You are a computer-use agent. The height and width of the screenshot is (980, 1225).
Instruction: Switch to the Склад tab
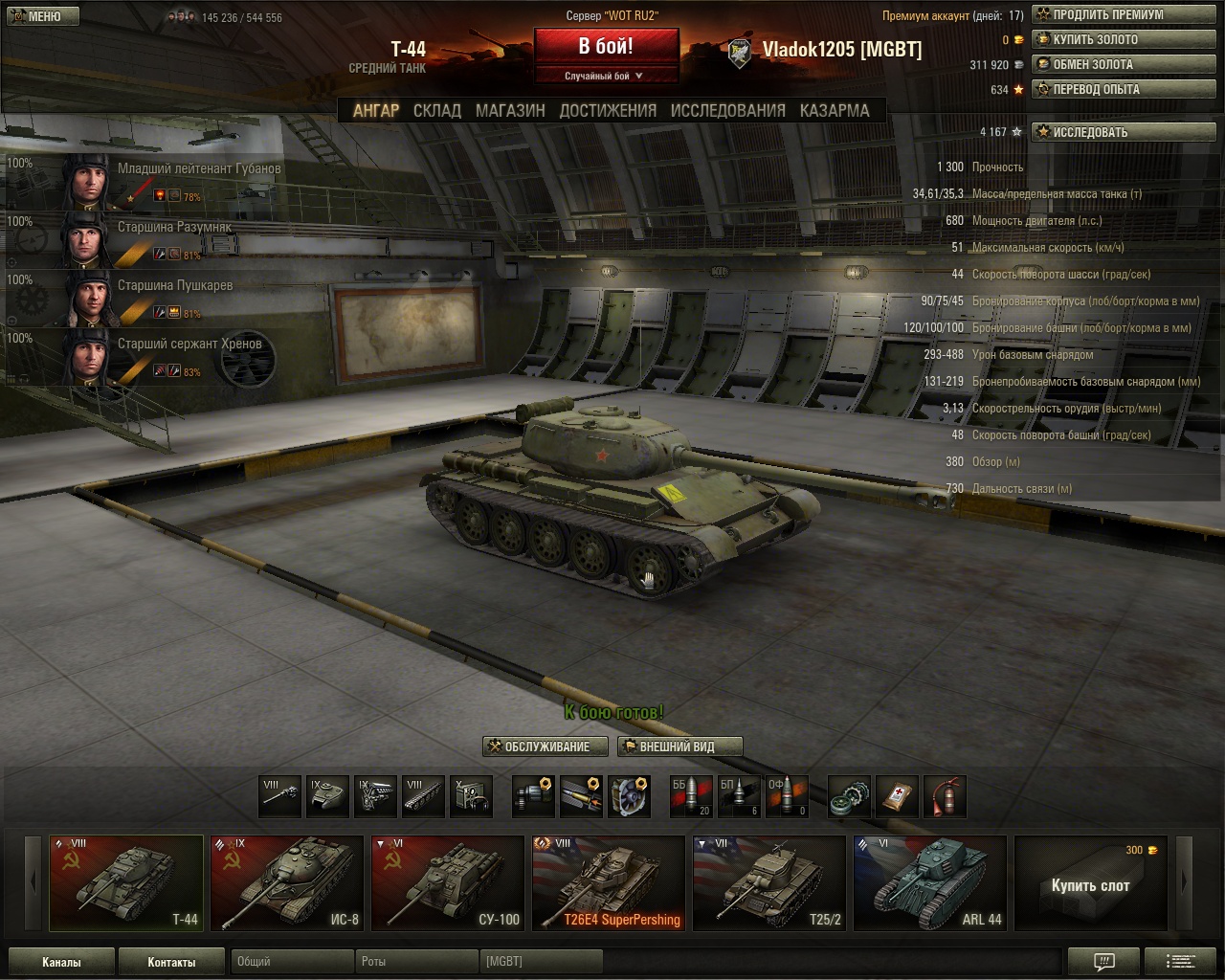tap(436, 111)
